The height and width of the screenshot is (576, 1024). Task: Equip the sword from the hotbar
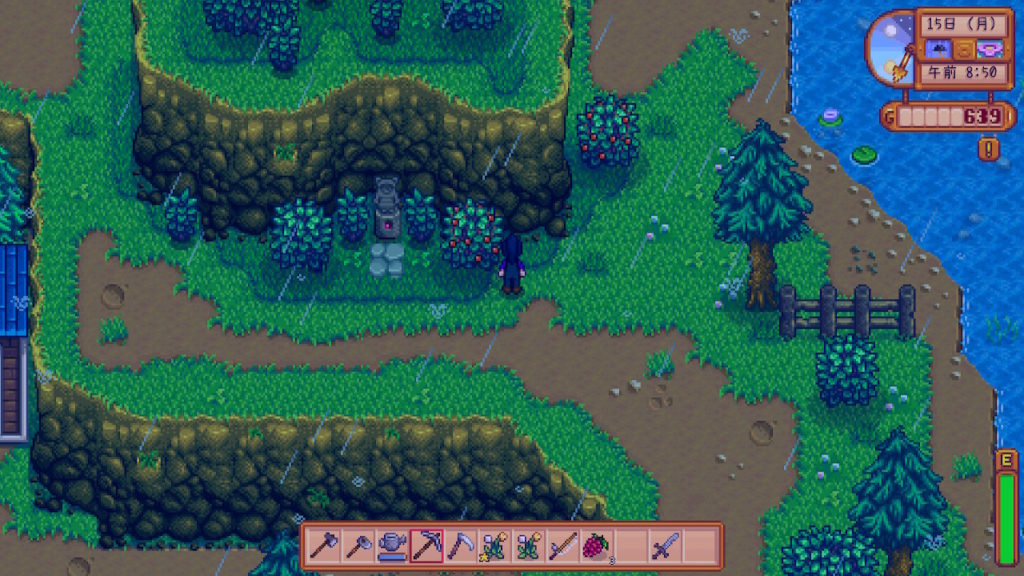[x=665, y=546]
